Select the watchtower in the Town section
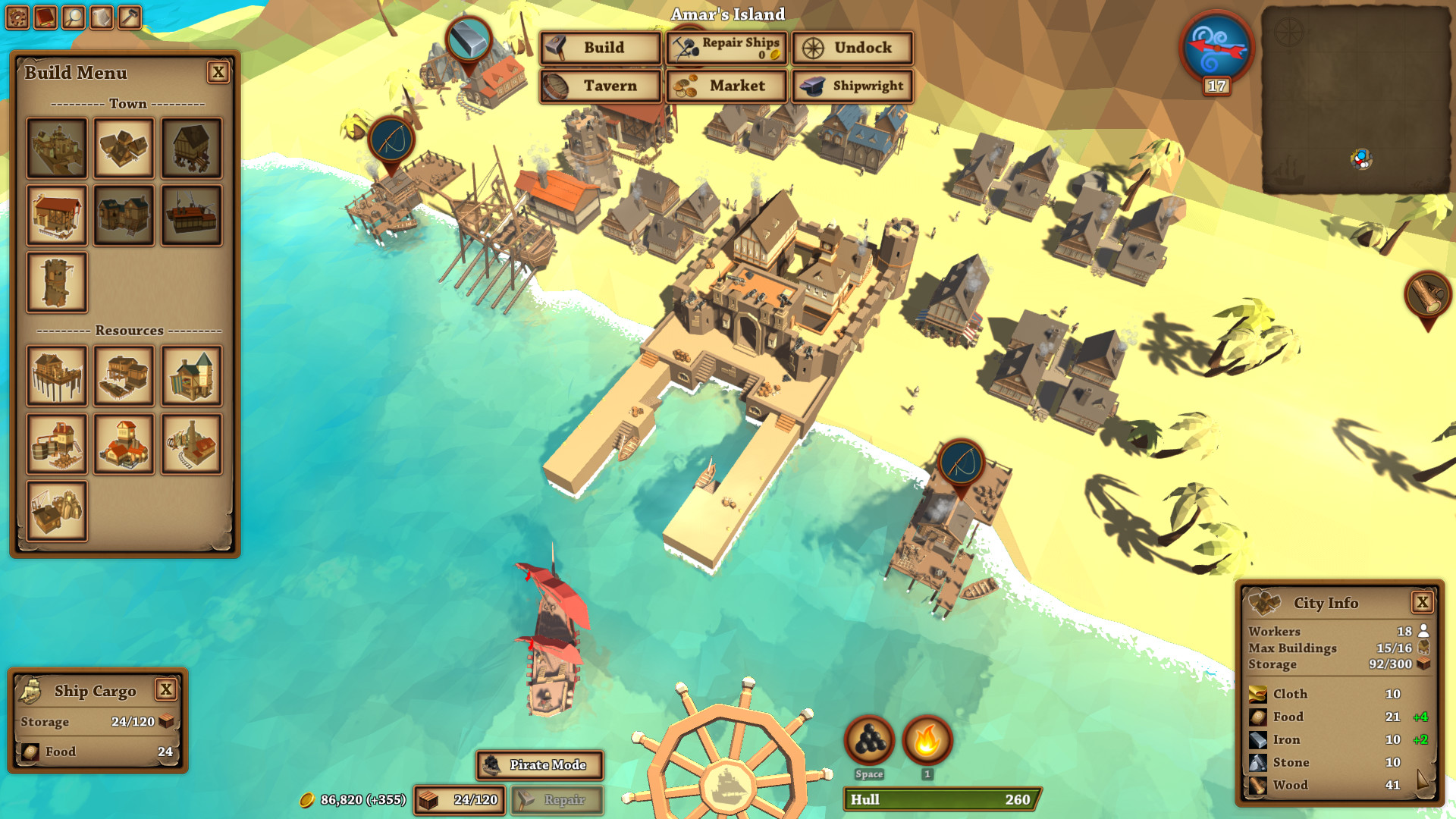Viewport: 1456px width, 819px height. 56,283
